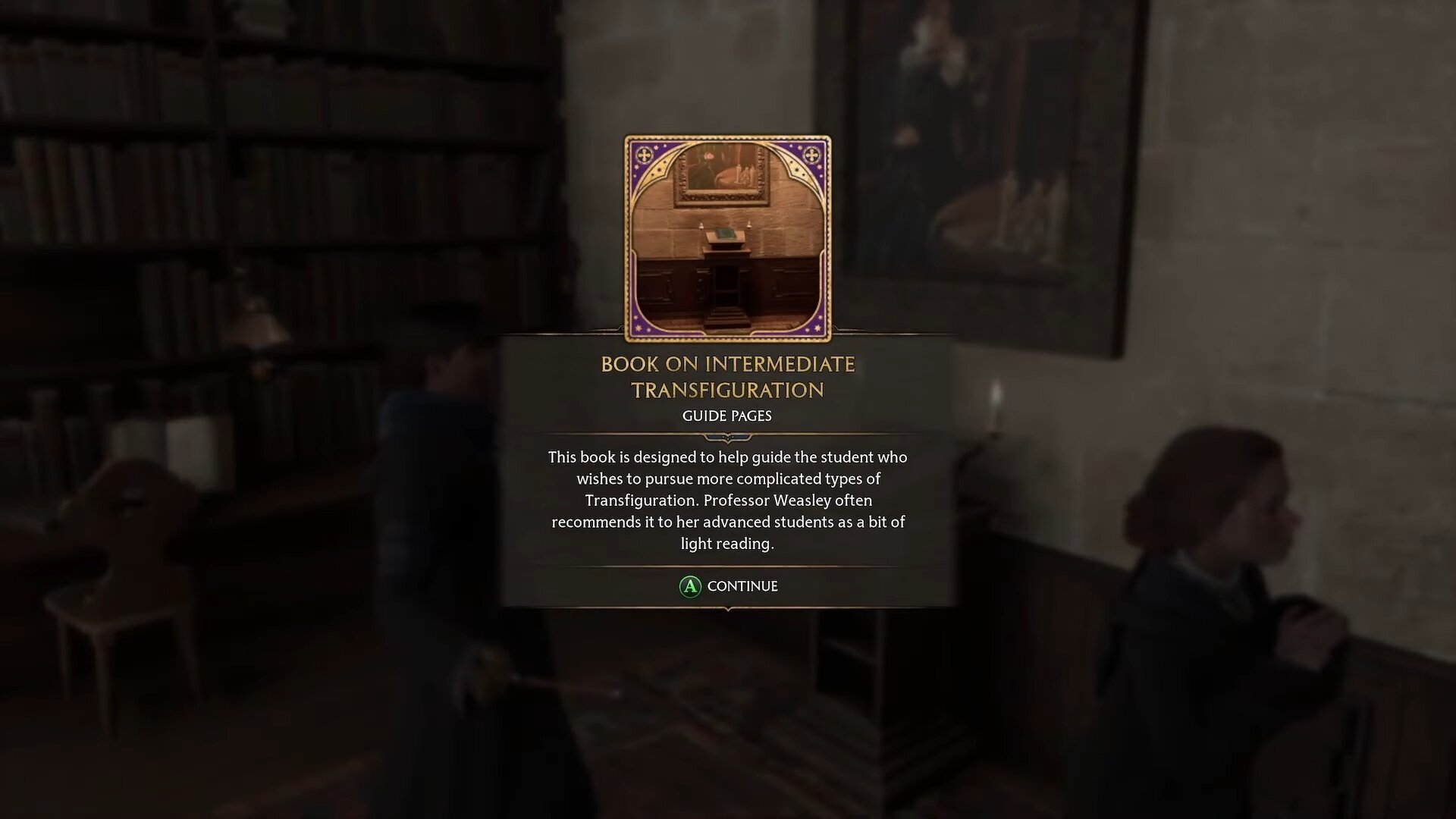Click the description mentioning Professor Weasley
This screenshot has height=819, width=1456.
[727, 500]
